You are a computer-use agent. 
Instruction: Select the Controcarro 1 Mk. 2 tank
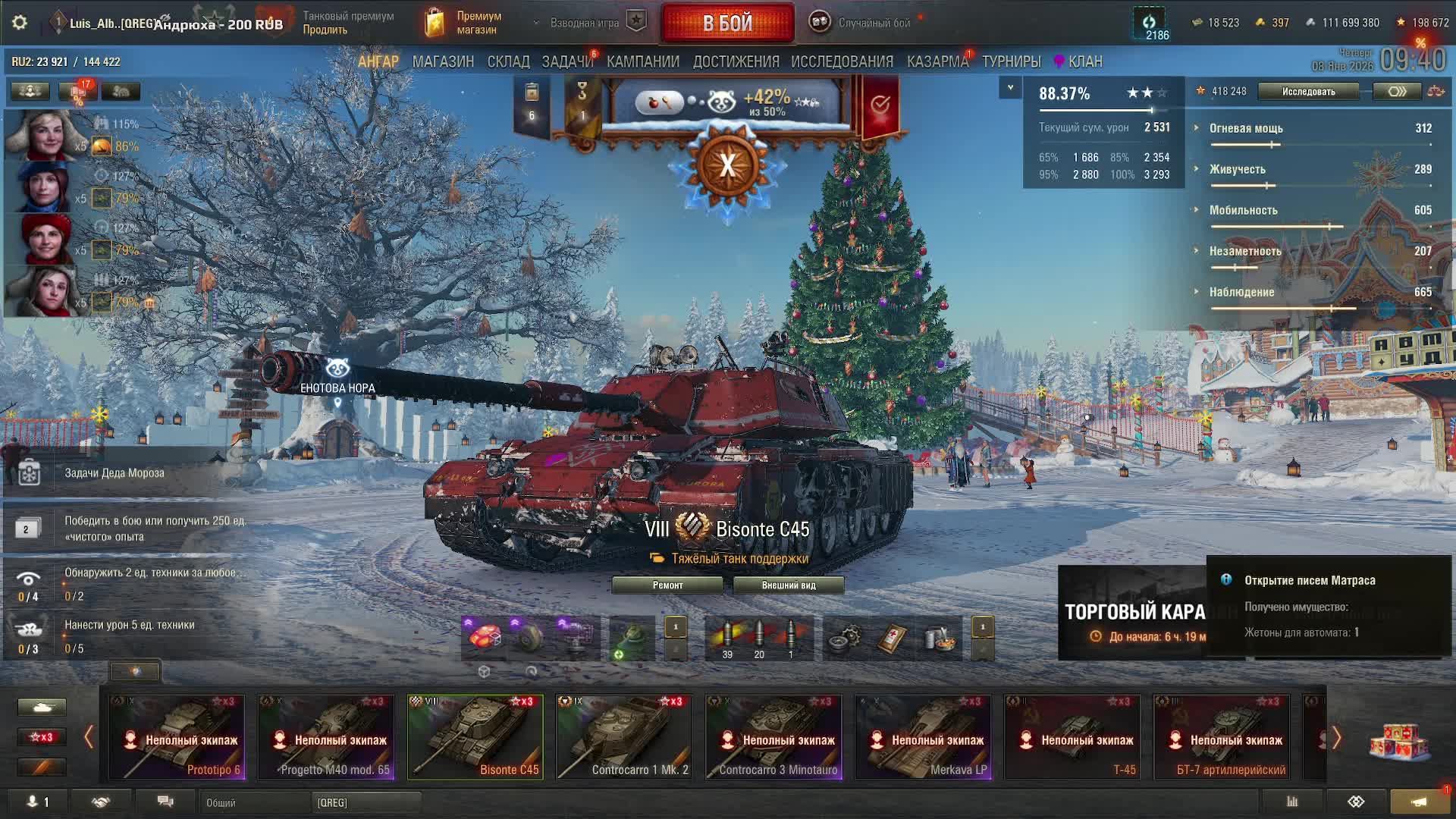[624, 737]
